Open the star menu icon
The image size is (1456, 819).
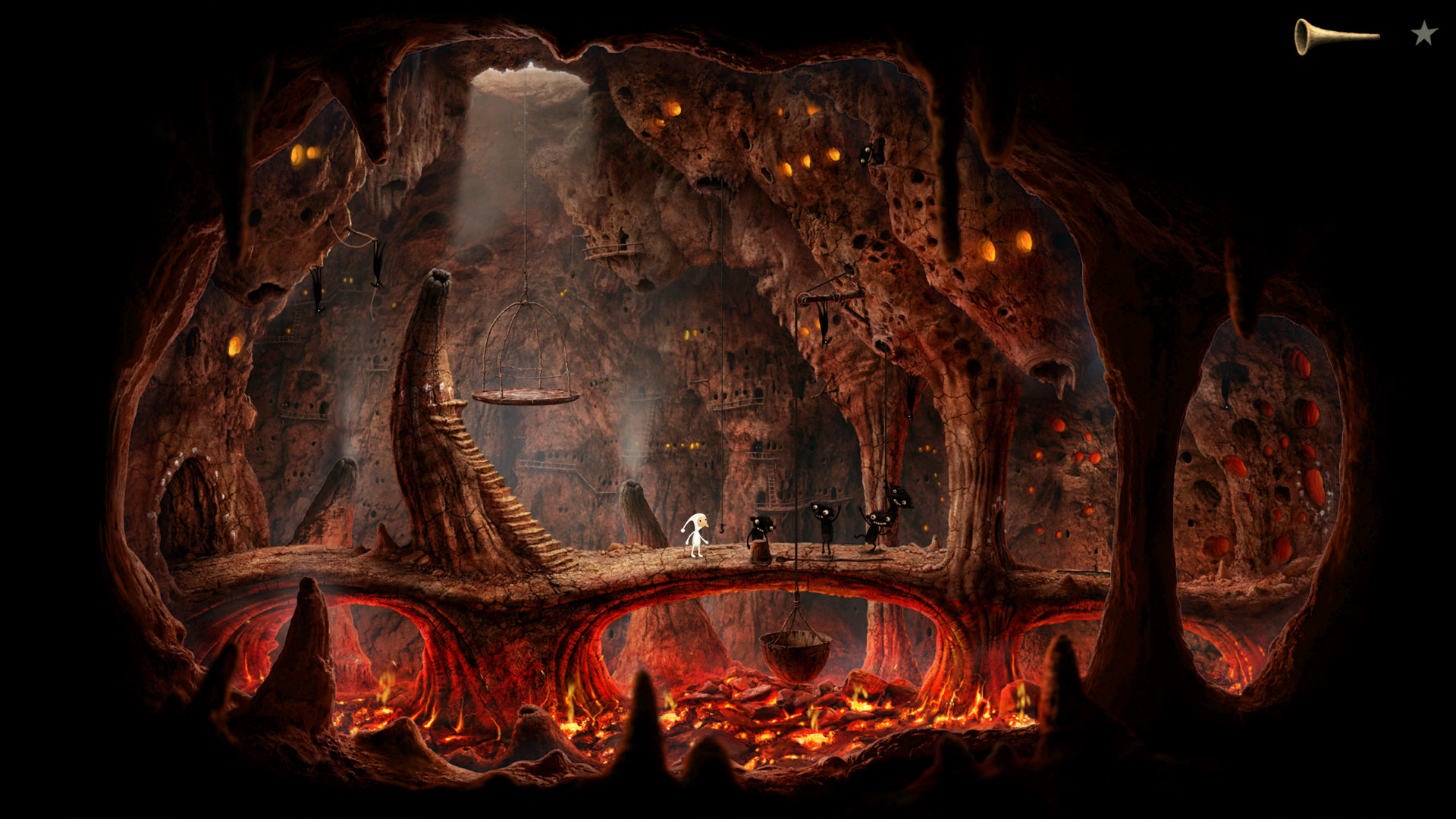pyautogui.click(x=1424, y=33)
